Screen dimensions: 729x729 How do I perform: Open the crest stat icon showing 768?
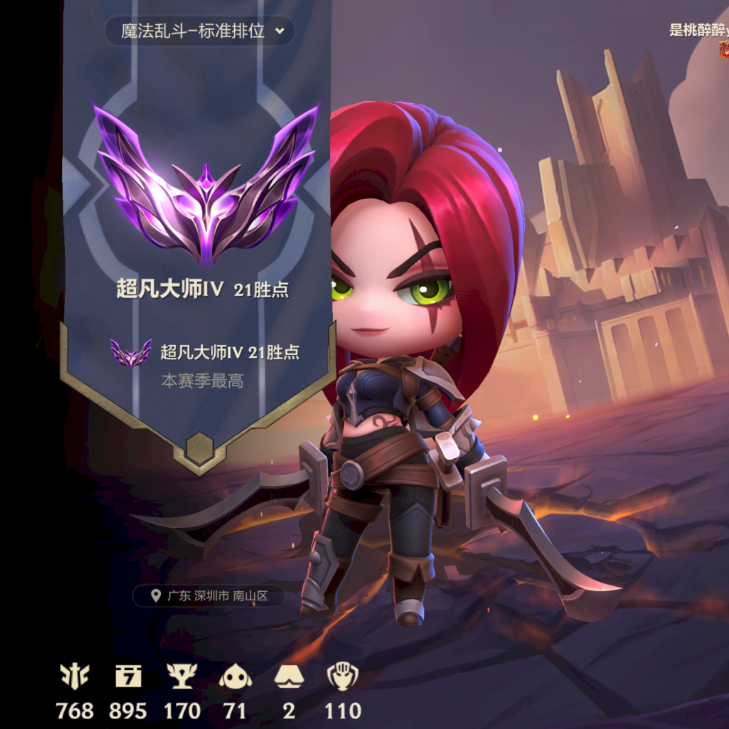pos(75,678)
